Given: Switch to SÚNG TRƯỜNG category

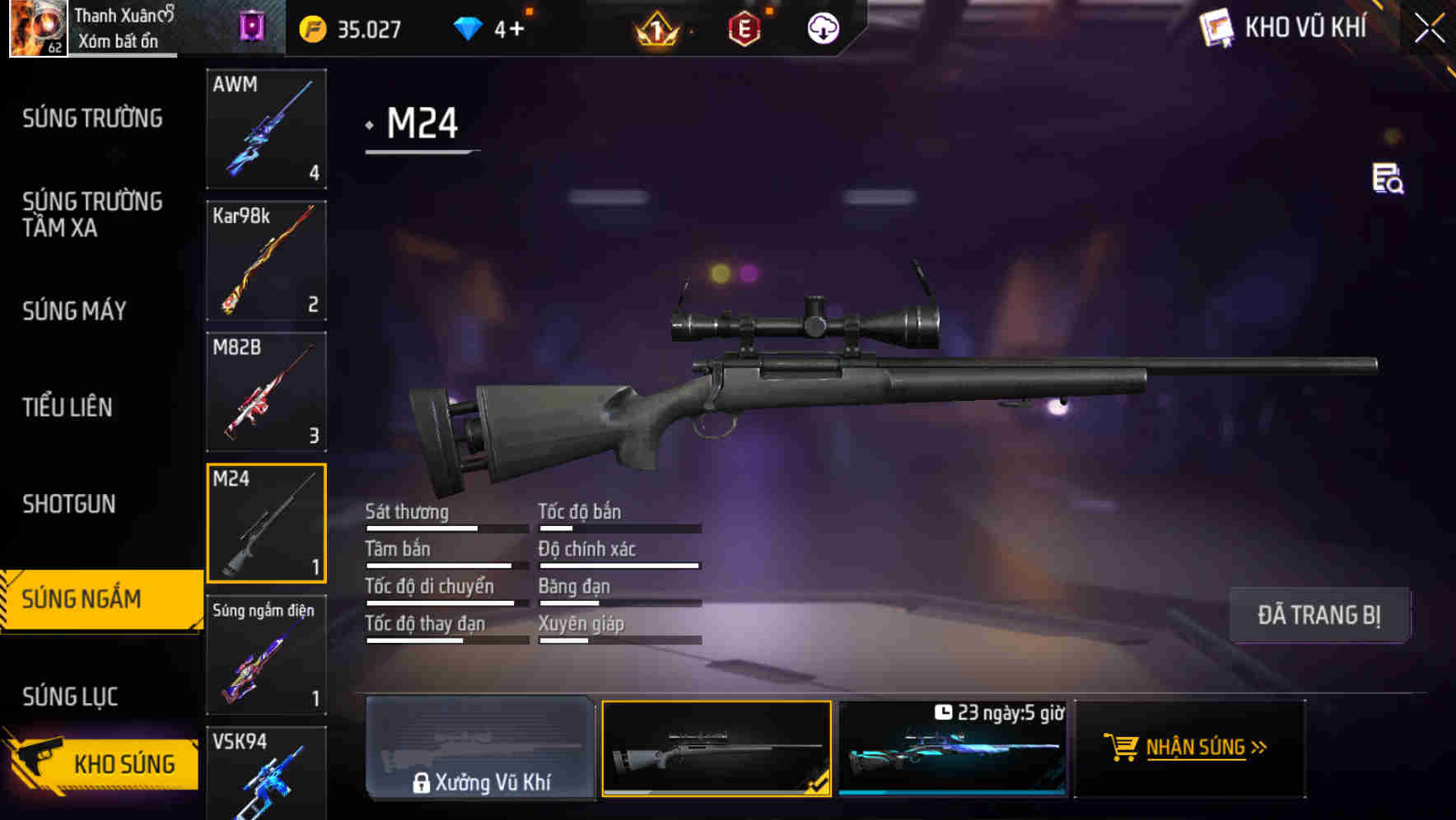Looking at the screenshot, I should click(x=92, y=119).
